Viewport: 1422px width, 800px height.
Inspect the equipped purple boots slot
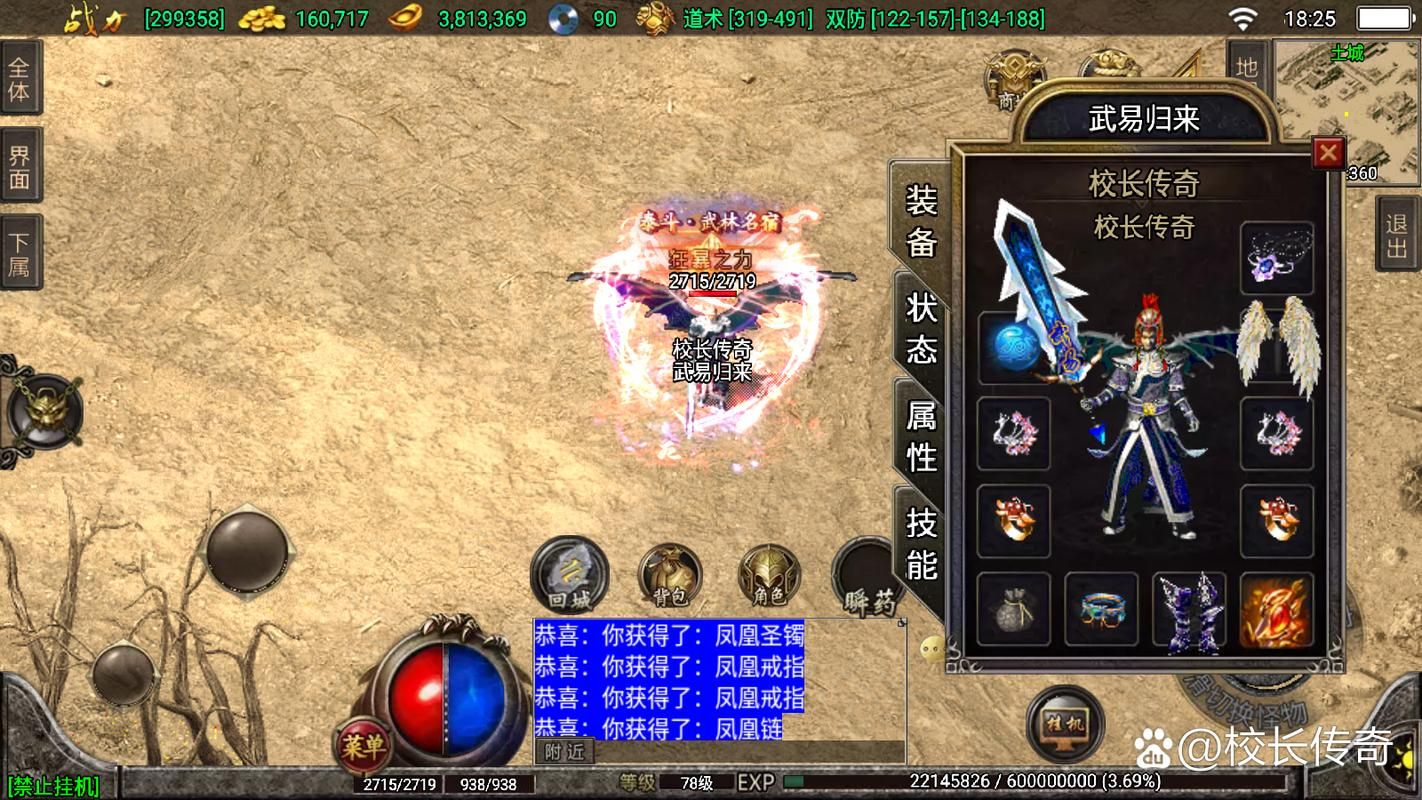(1189, 609)
